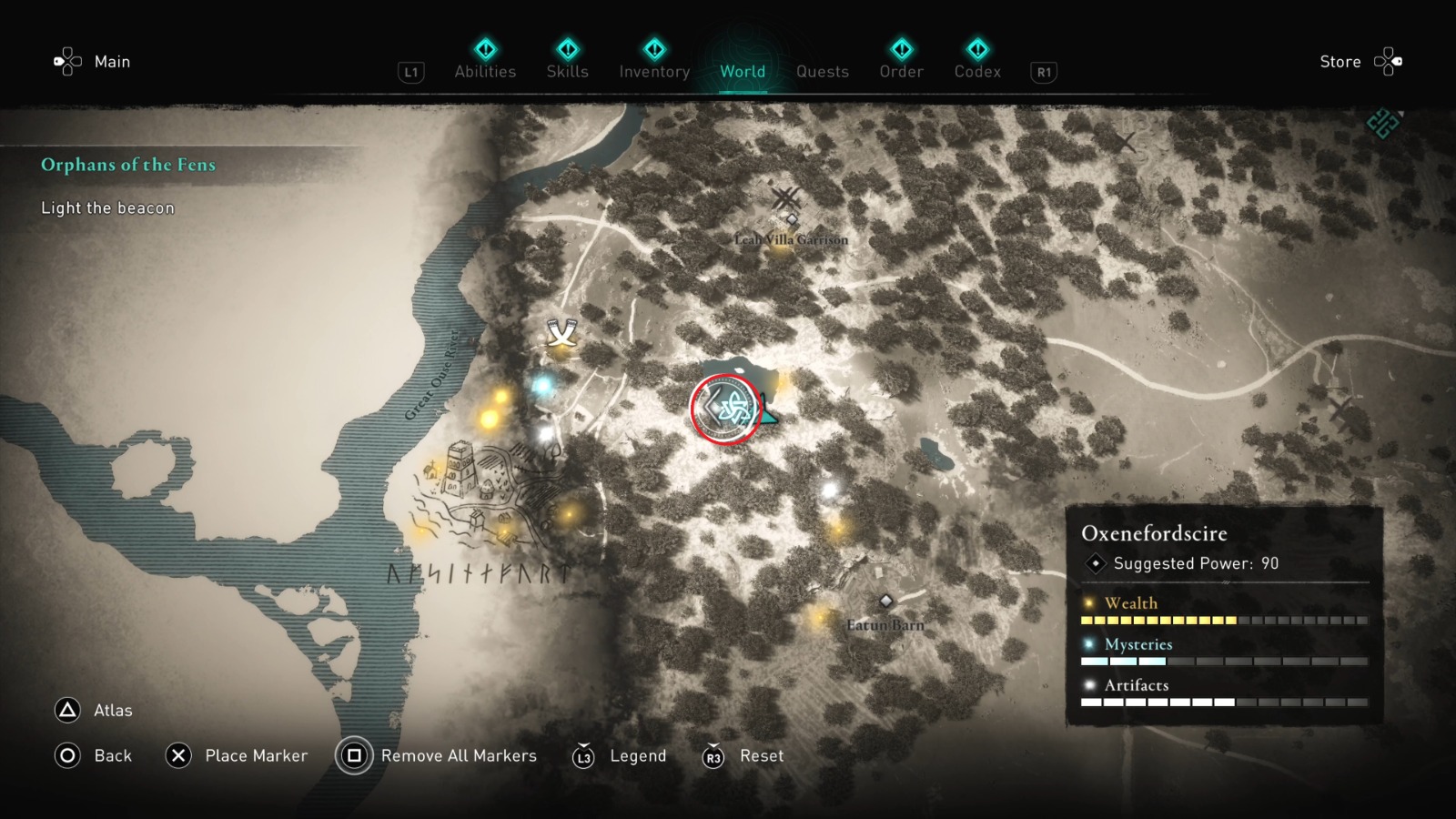Viewport: 1456px width, 819px height.
Task: Click Remove All Markers button
Action: click(460, 755)
